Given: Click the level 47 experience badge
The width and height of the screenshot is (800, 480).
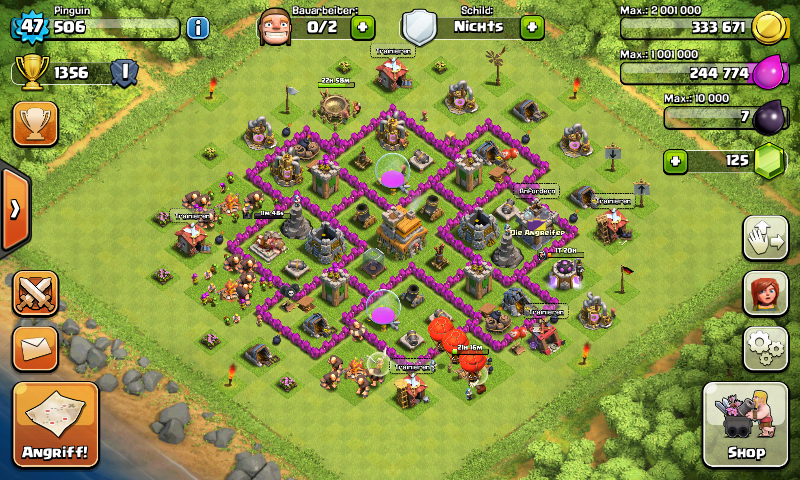Looking at the screenshot, I should click(x=29, y=27).
